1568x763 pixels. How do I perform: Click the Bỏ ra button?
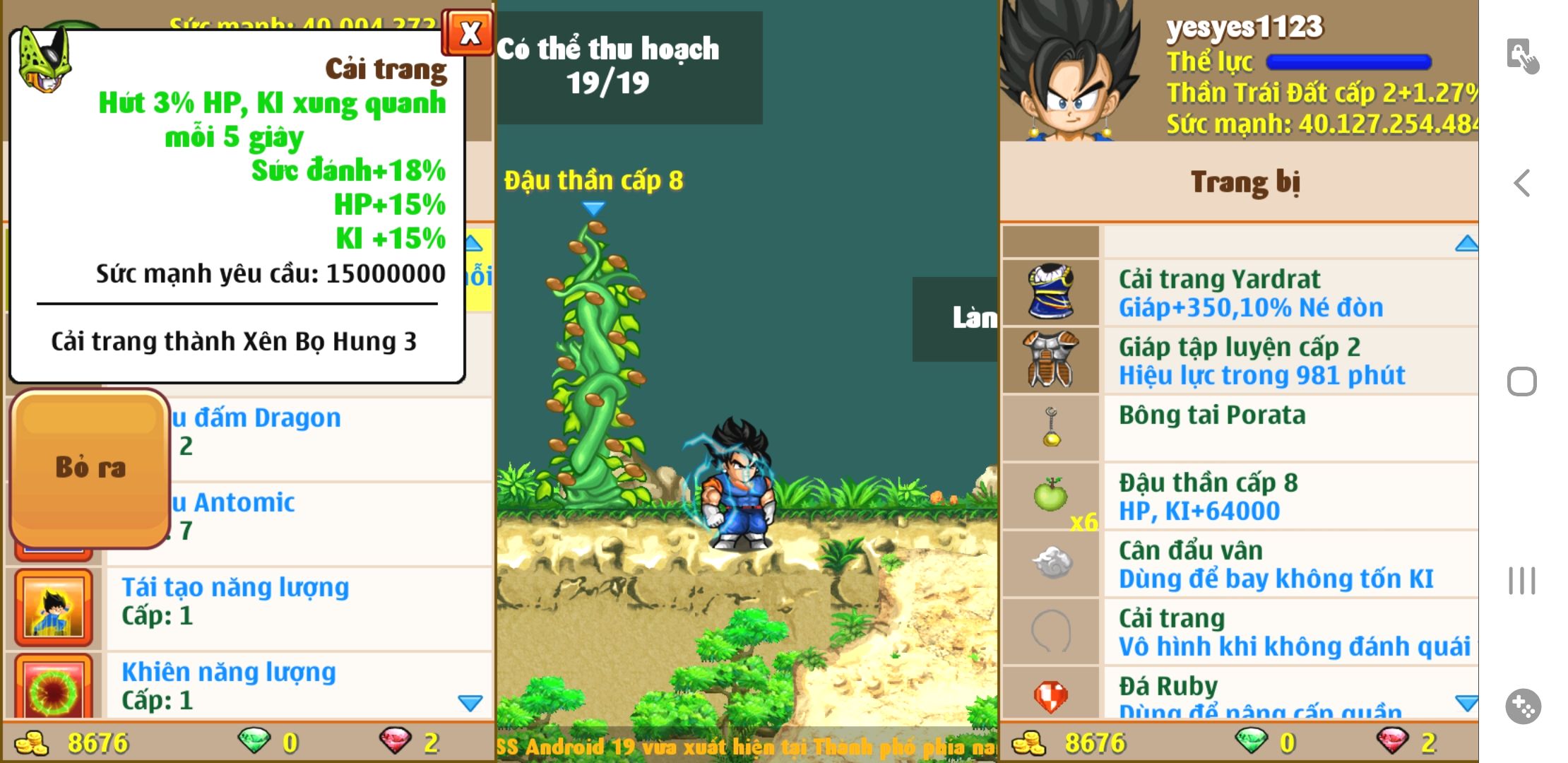point(90,468)
